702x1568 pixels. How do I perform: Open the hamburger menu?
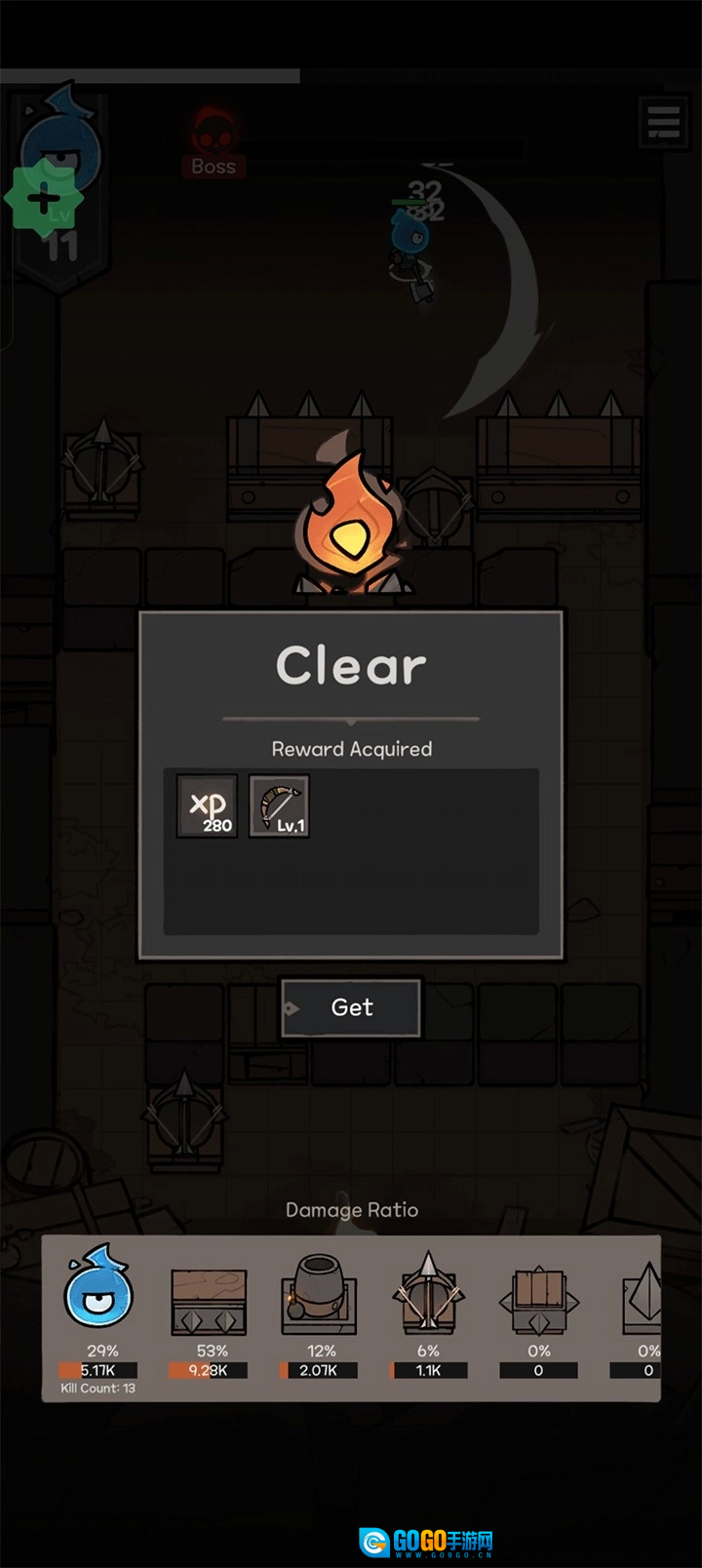point(663,122)
